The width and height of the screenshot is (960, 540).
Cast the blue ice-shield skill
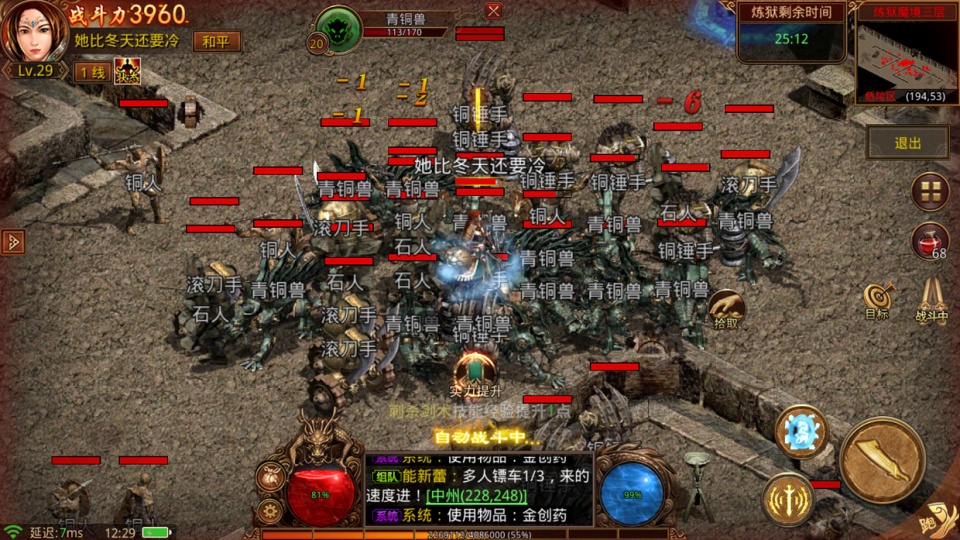click(802, 431)
